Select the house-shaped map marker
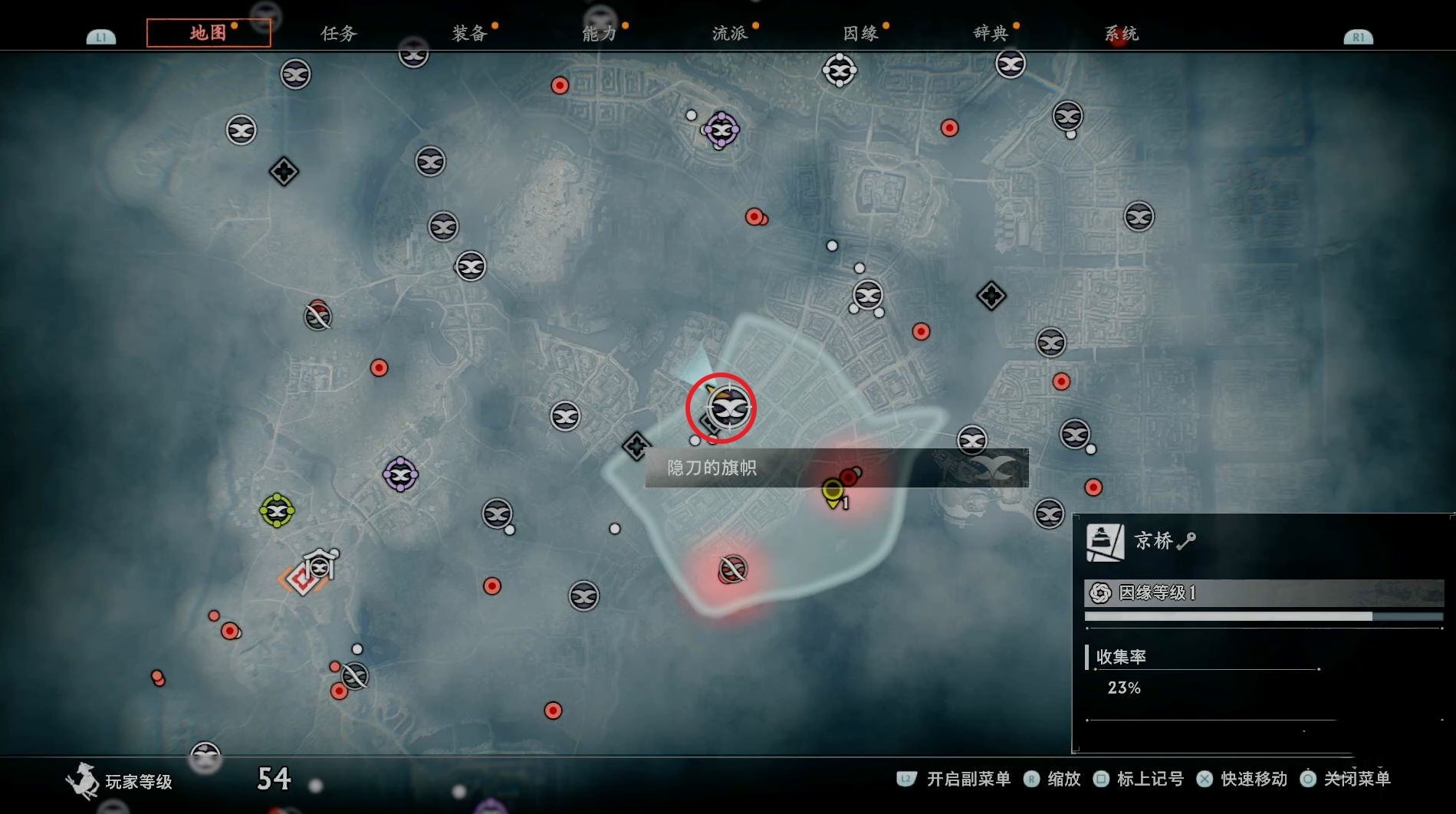 pyautogui.click(x=320, y=565)
